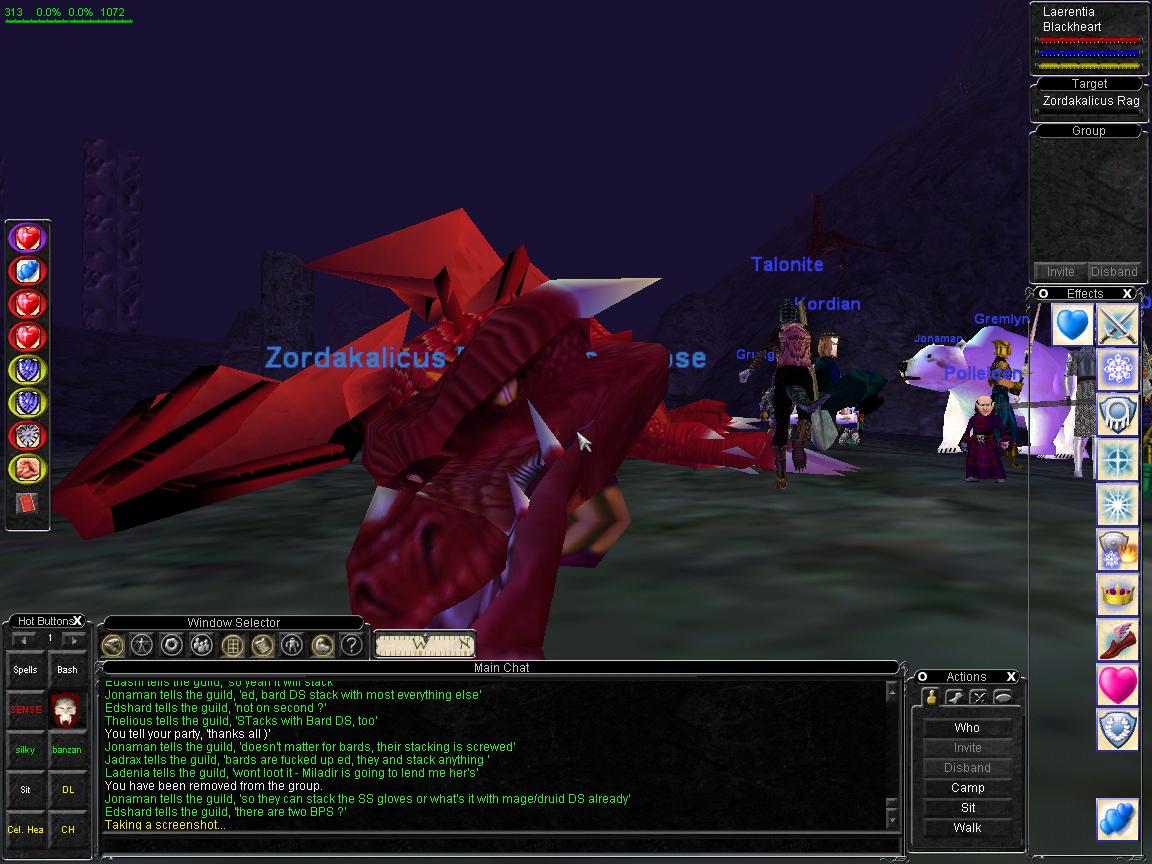This screenshot has height=864, width=1152.
Task: Choose Camp in the Actions window
Action: pyautogui.click(x=967, y=788)
